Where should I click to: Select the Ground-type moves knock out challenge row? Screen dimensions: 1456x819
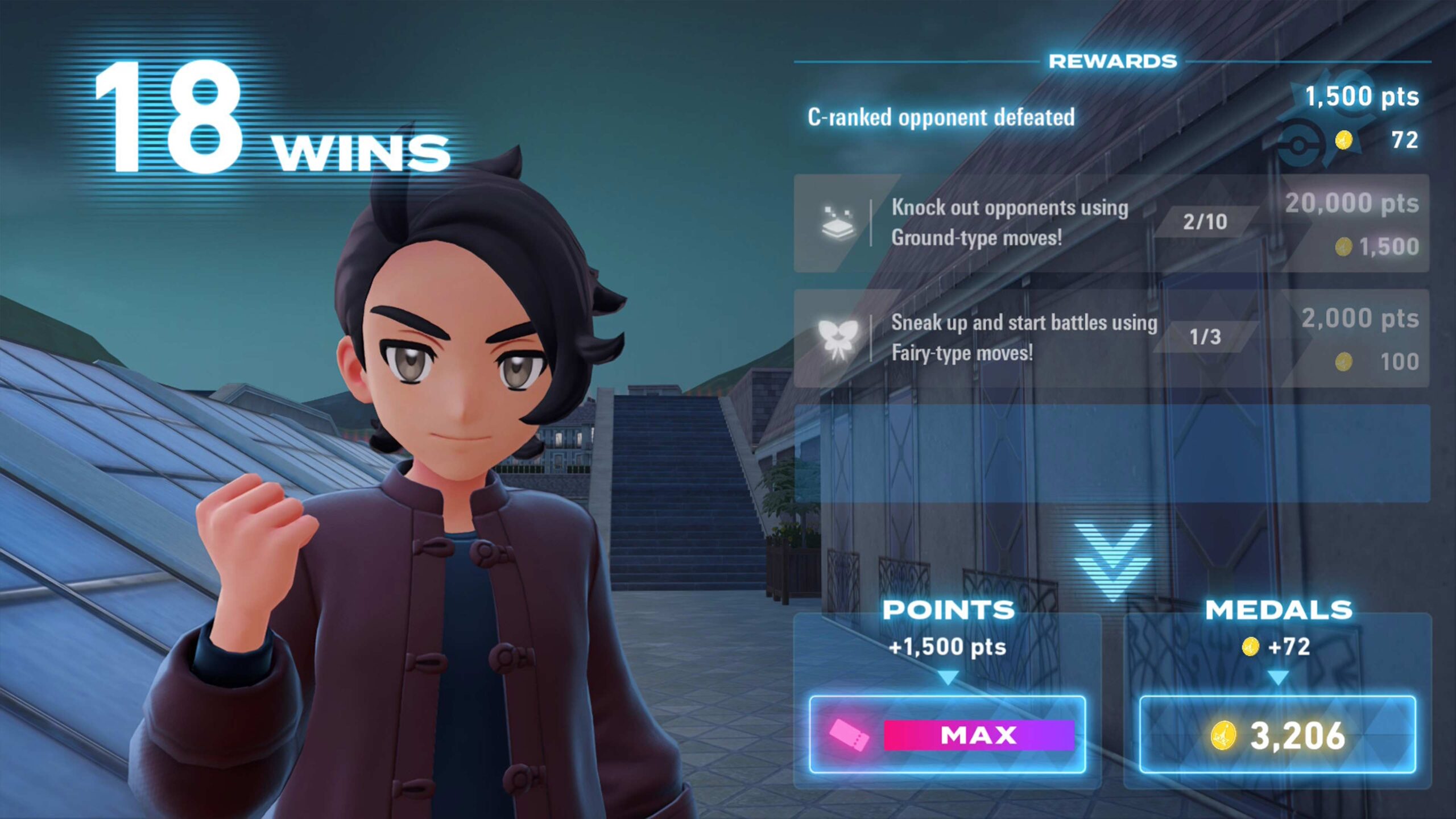pyautogui.click(x=1110, y=223)
